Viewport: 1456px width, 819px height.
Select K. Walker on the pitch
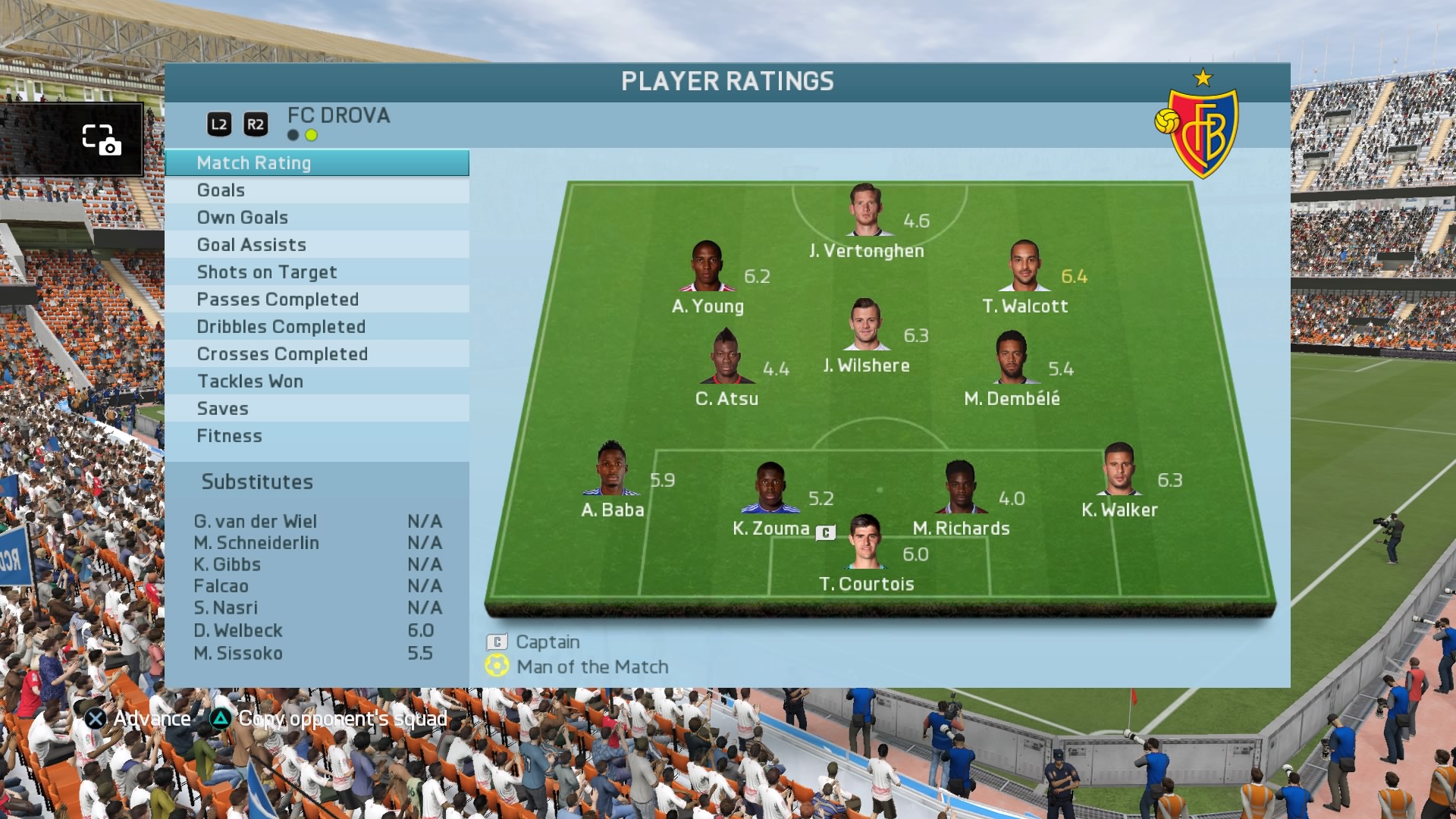coord(1119,469)
